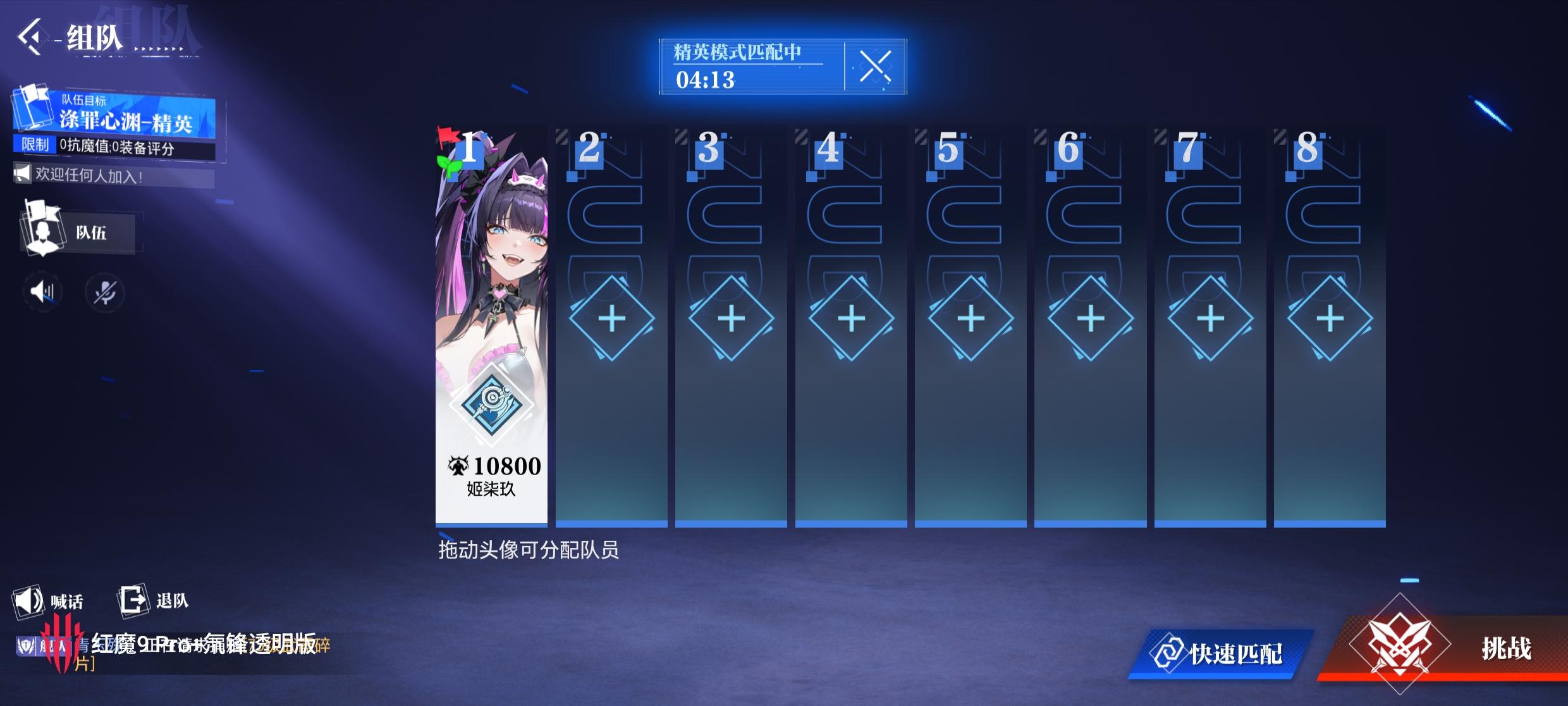Open slot 2 member picker
The image size is (1568, 706).
coord(611,319)
